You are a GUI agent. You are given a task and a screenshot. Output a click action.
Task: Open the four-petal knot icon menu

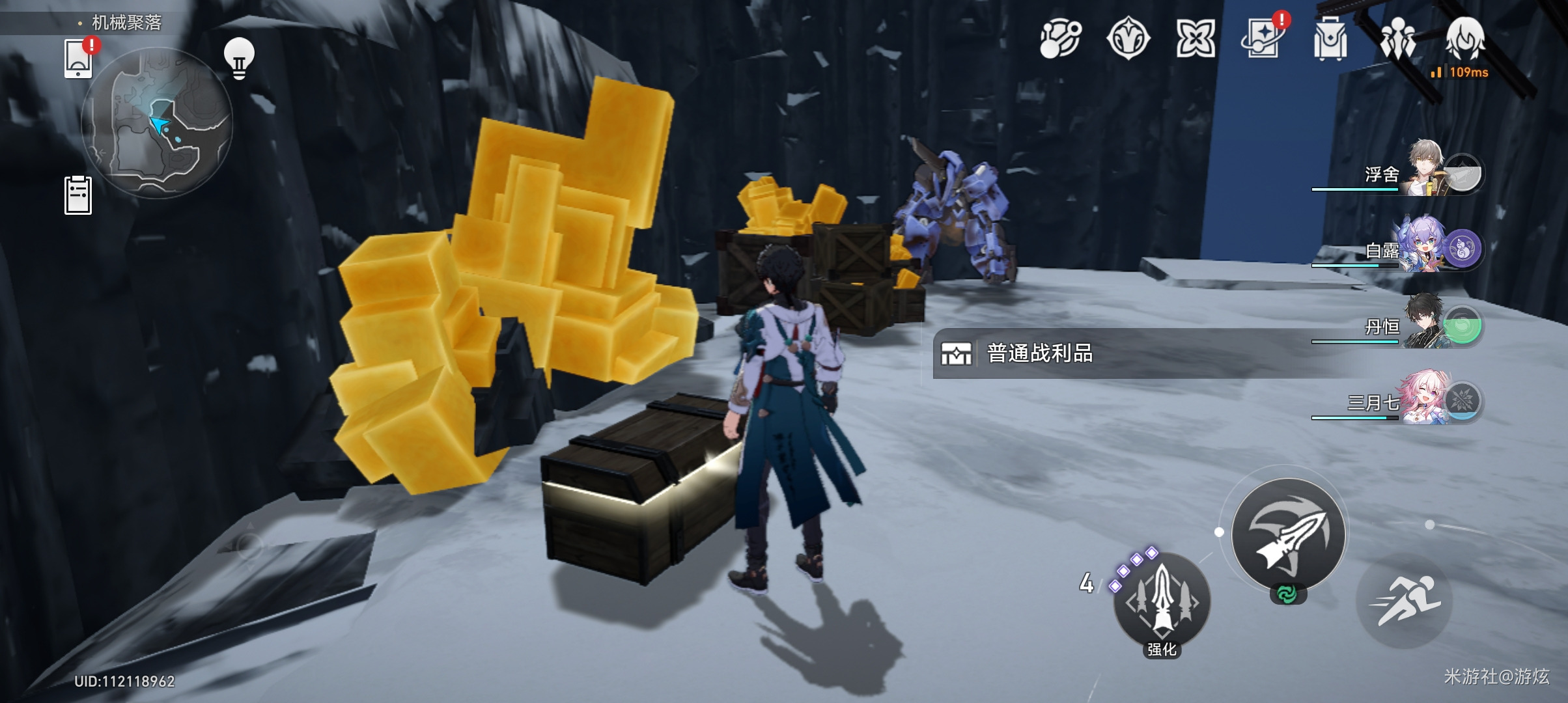click(x=1196, y=39)
